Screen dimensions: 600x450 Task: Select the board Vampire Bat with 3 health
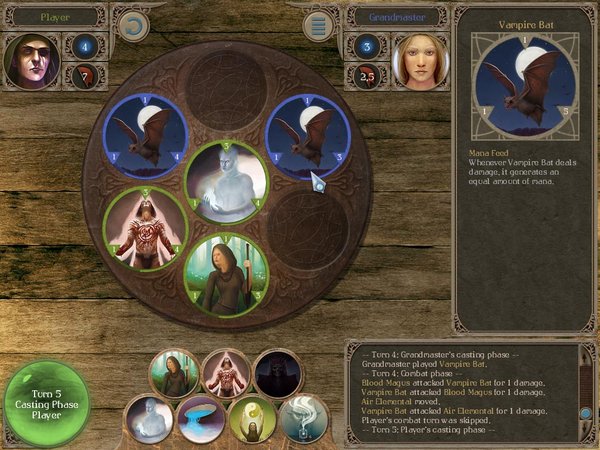308,135
